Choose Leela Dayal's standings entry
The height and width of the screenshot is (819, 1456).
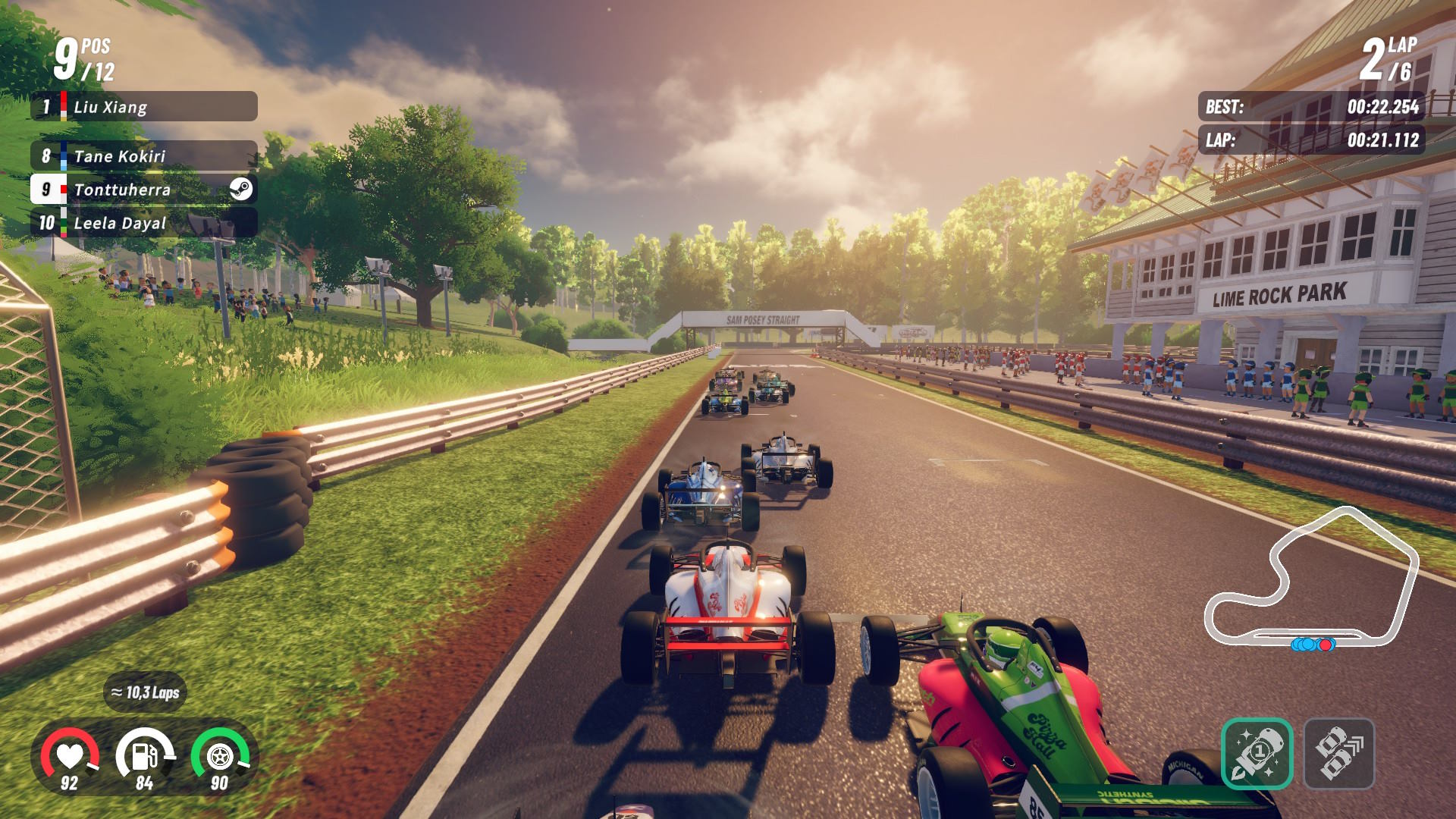[x=144, y=223]
